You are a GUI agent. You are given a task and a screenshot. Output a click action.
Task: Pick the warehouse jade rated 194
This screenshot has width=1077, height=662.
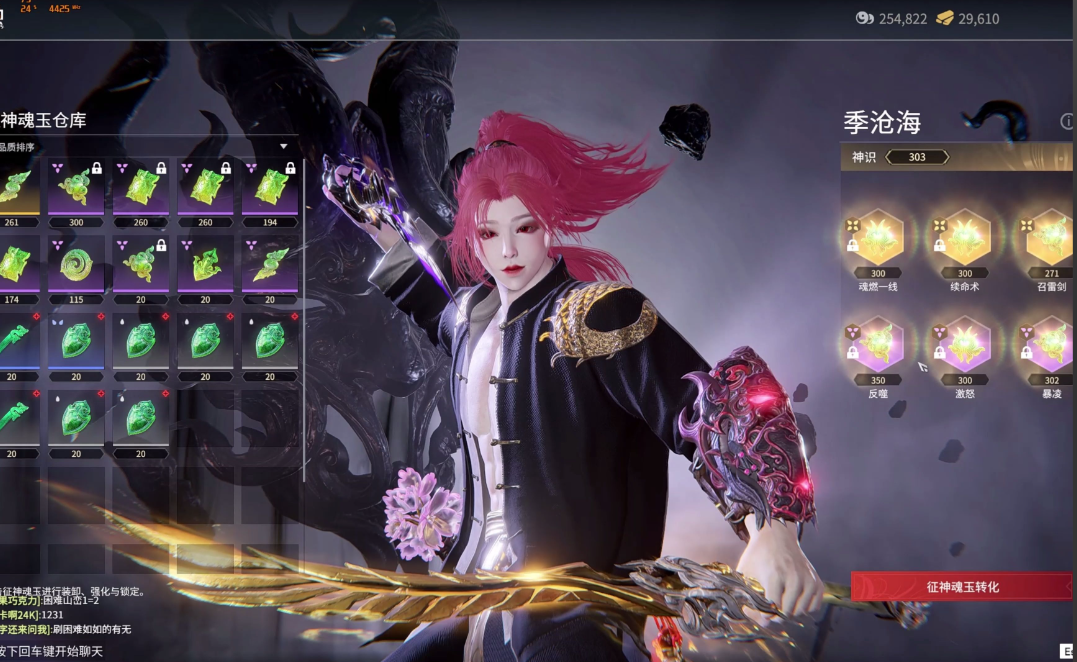click(x=270, y=187)
